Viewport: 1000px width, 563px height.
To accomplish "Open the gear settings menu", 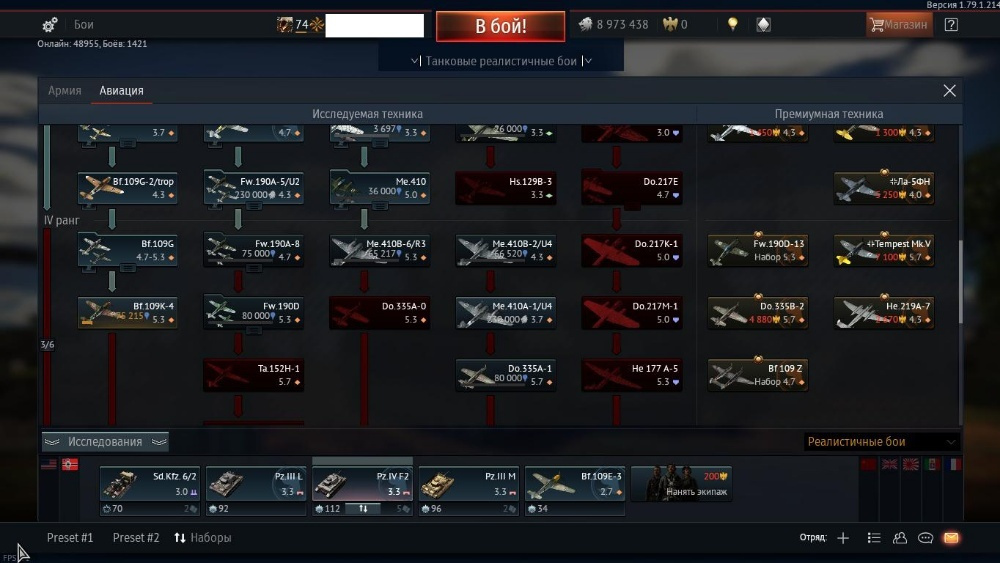I will click(50, 25).
